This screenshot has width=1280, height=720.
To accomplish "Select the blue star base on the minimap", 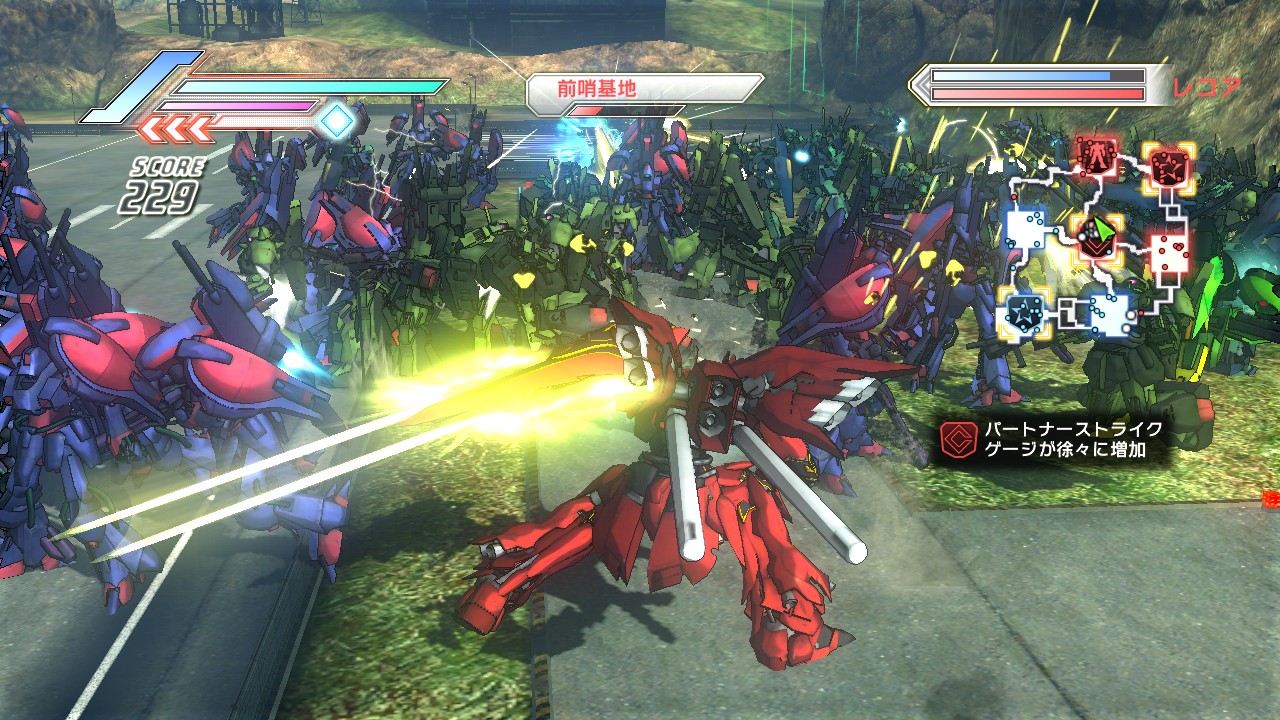I will pos(1022,312).
